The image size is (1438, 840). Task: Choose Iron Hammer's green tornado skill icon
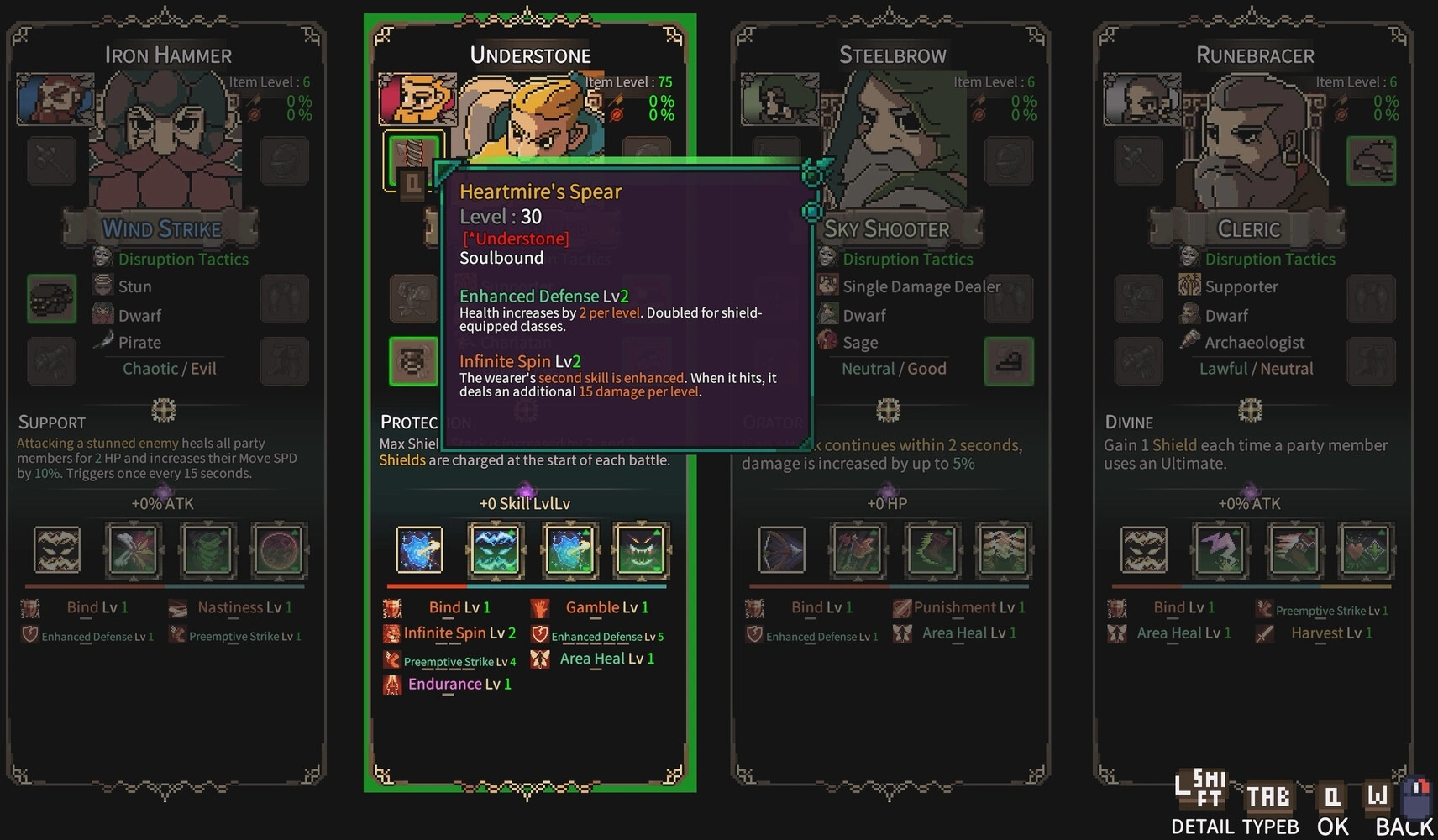pyautogui.click(x=207, y=550)
